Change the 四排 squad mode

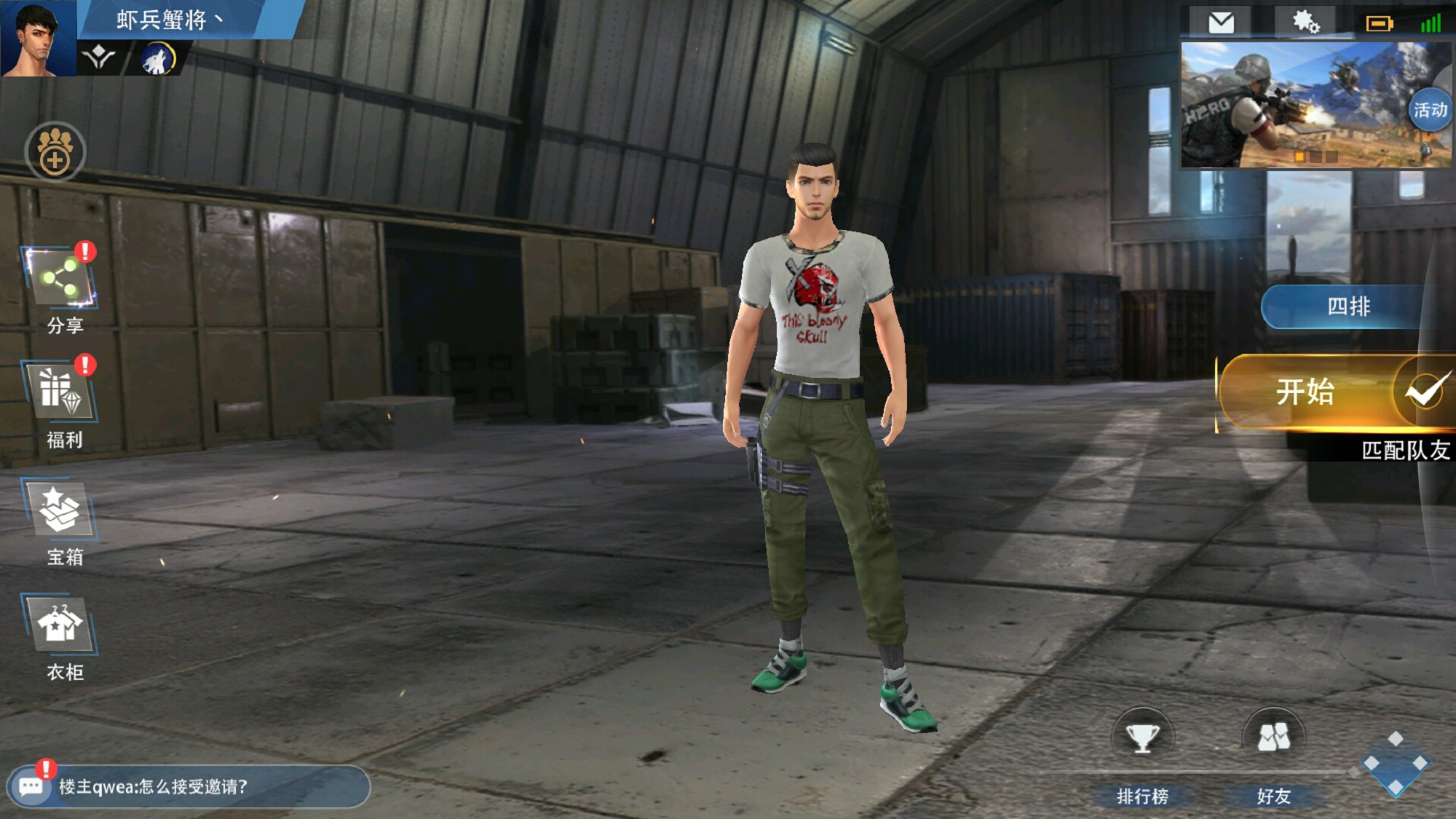pos(1348,306)
